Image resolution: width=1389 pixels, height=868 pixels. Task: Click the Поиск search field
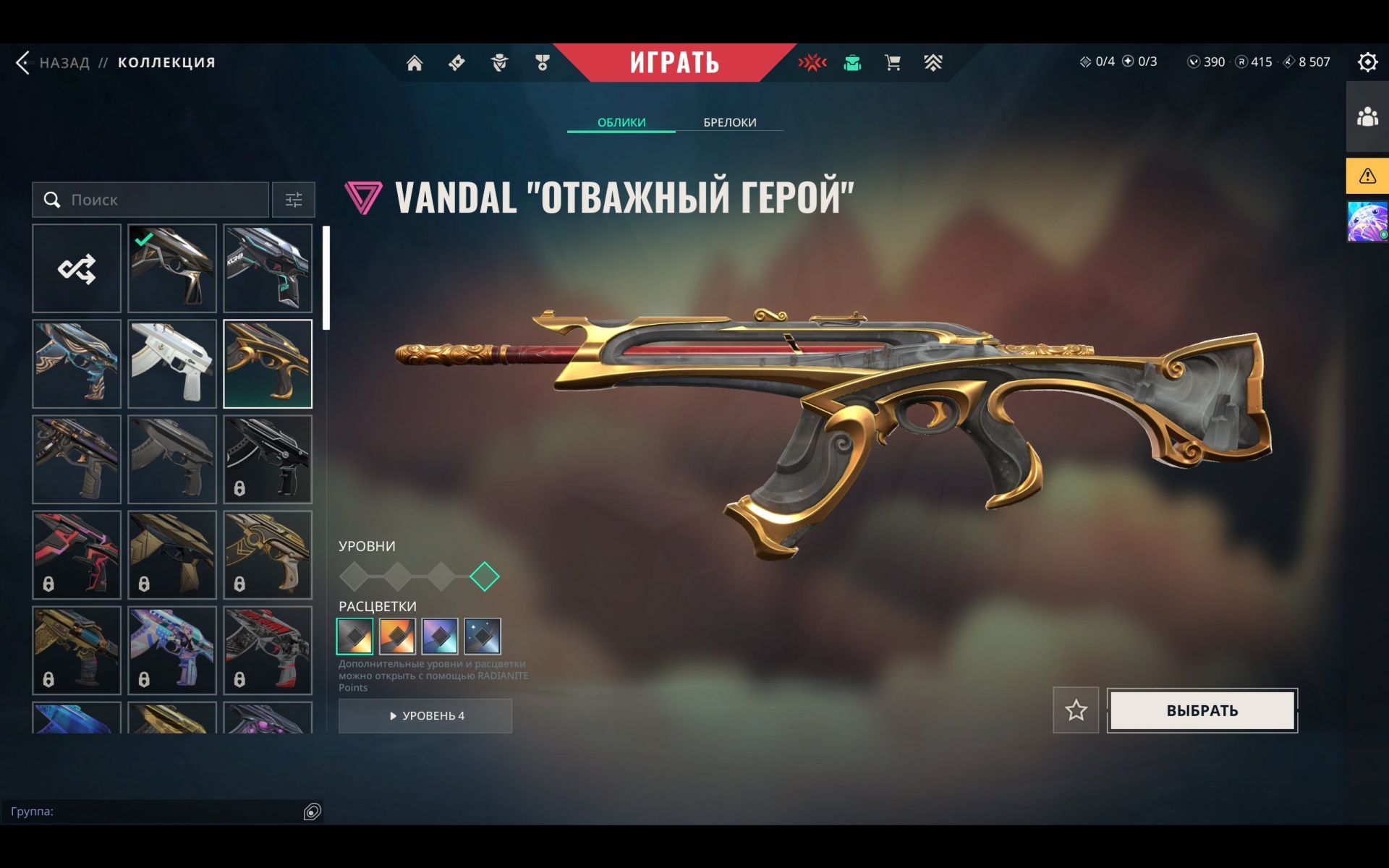coord(159,200)
